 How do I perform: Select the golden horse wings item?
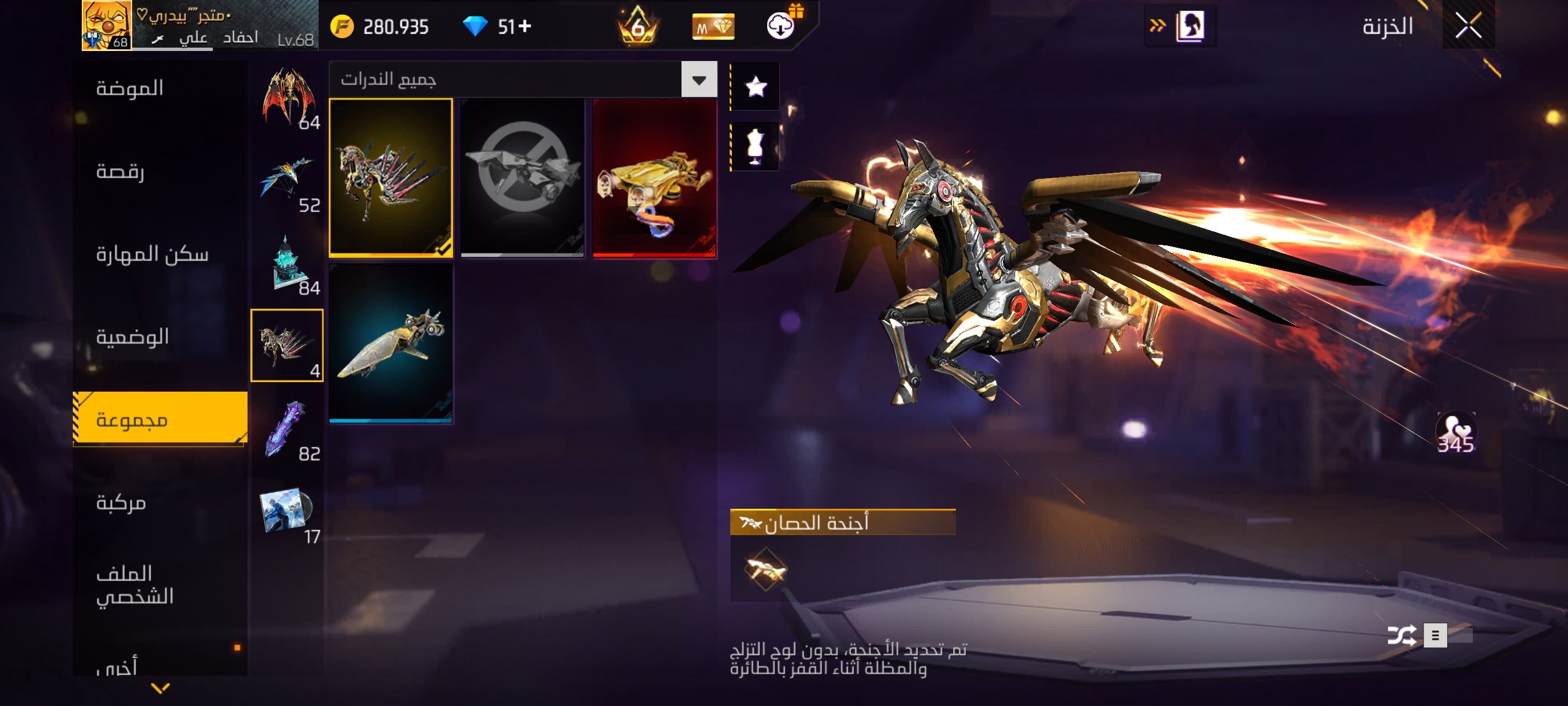(x=391, y=178)
